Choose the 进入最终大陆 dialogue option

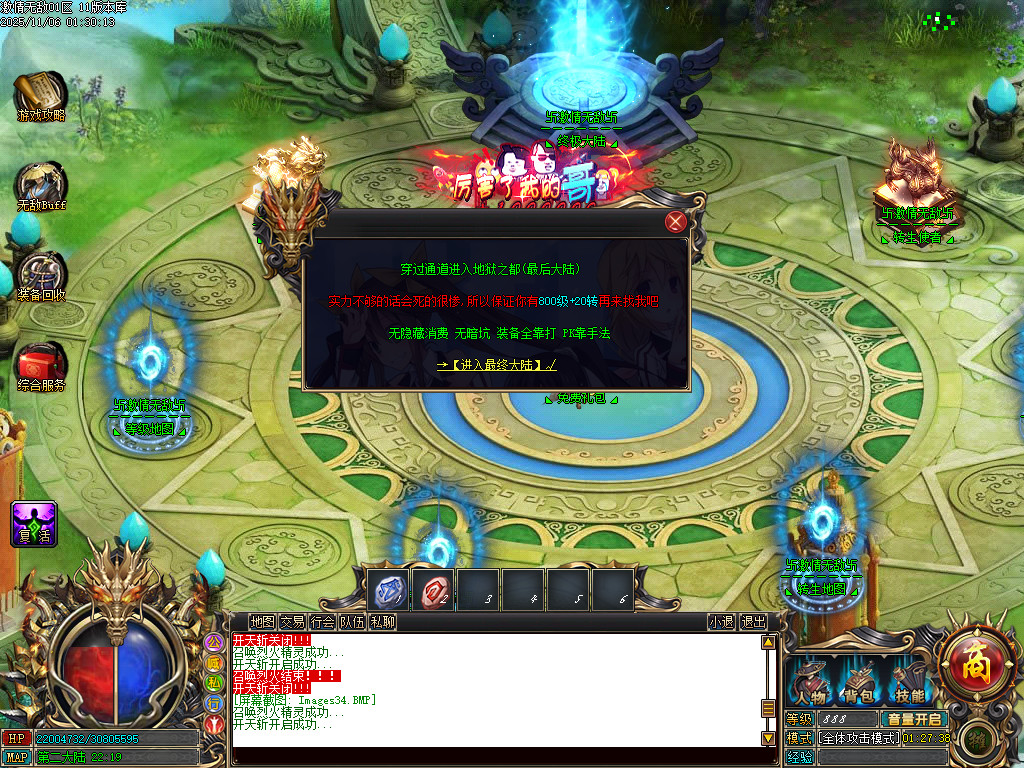496,365
